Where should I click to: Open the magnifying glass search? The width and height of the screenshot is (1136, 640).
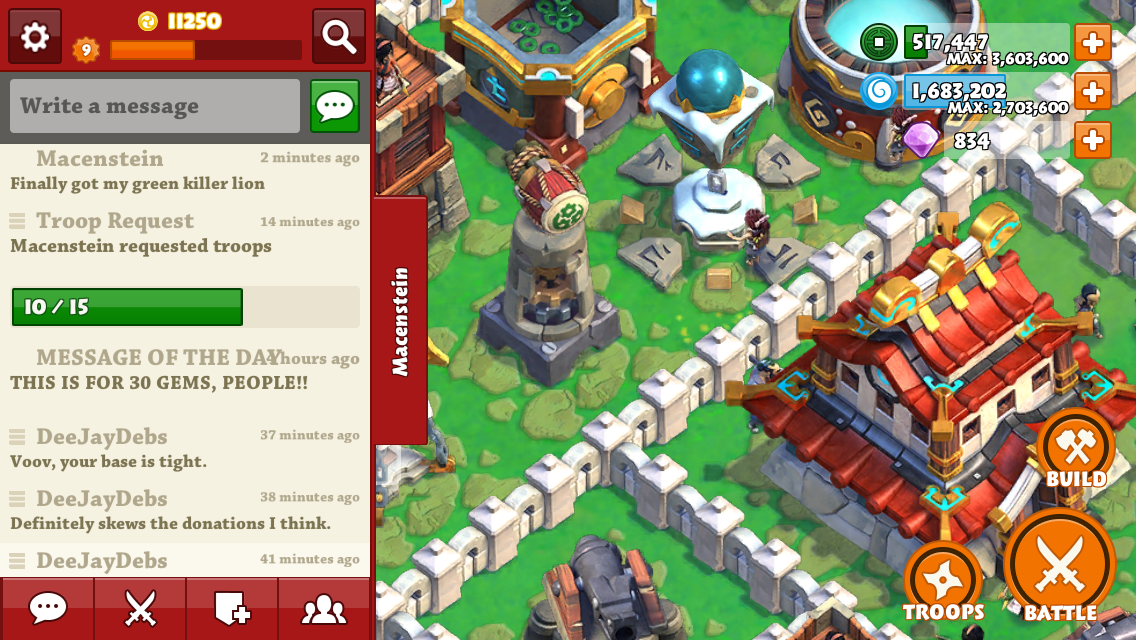[x=338, y=37]
